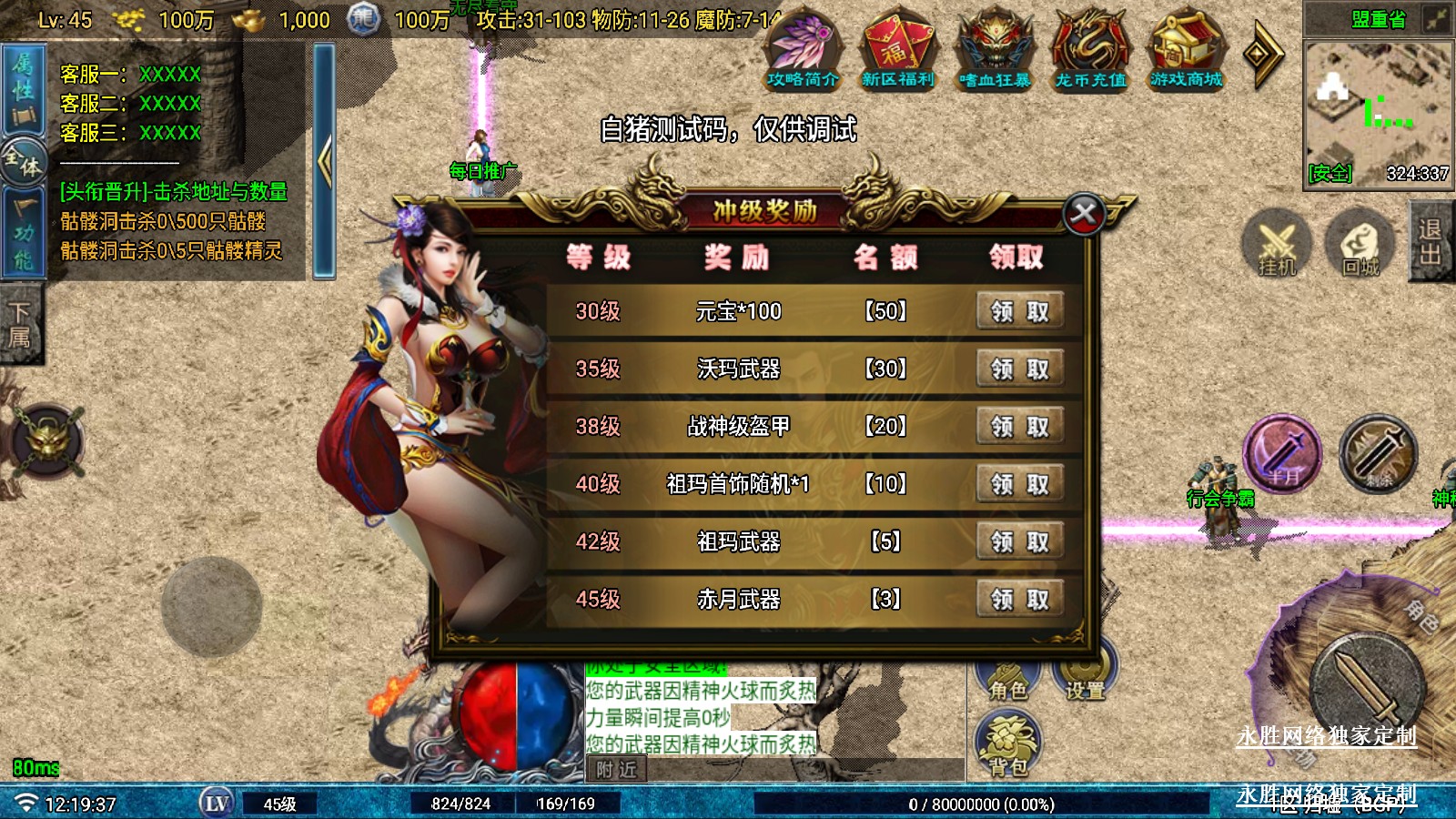
Task: Claim the 42级 祖玛武器 reward
Action: [1020, 541]
